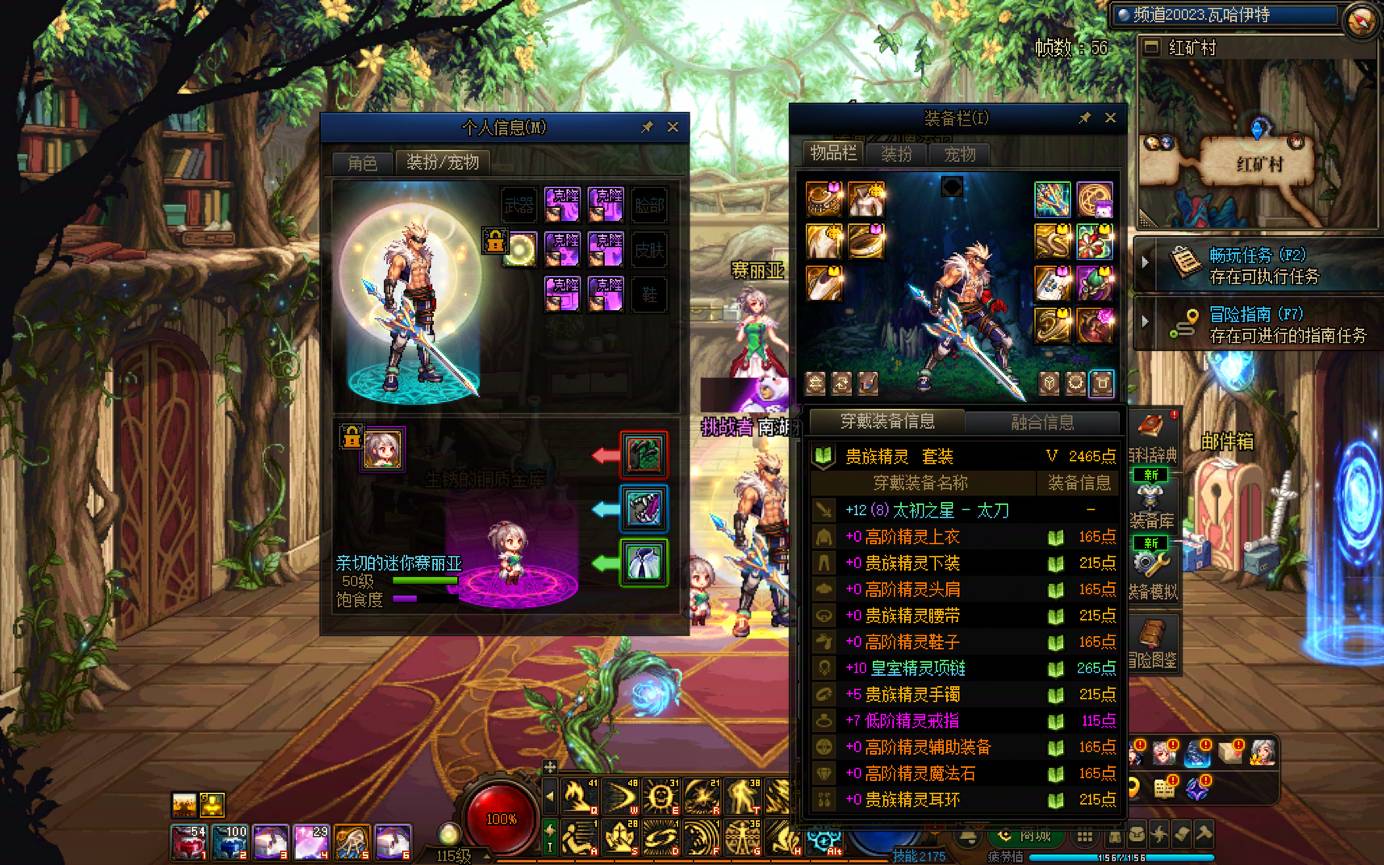Close the 装备栏 equipment window
The height and width of the screenshot is (865, 1384).
click(1110, 118)
